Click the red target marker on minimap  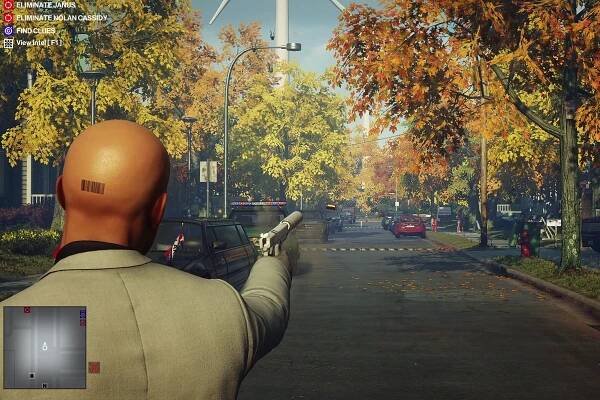point(27,311)
